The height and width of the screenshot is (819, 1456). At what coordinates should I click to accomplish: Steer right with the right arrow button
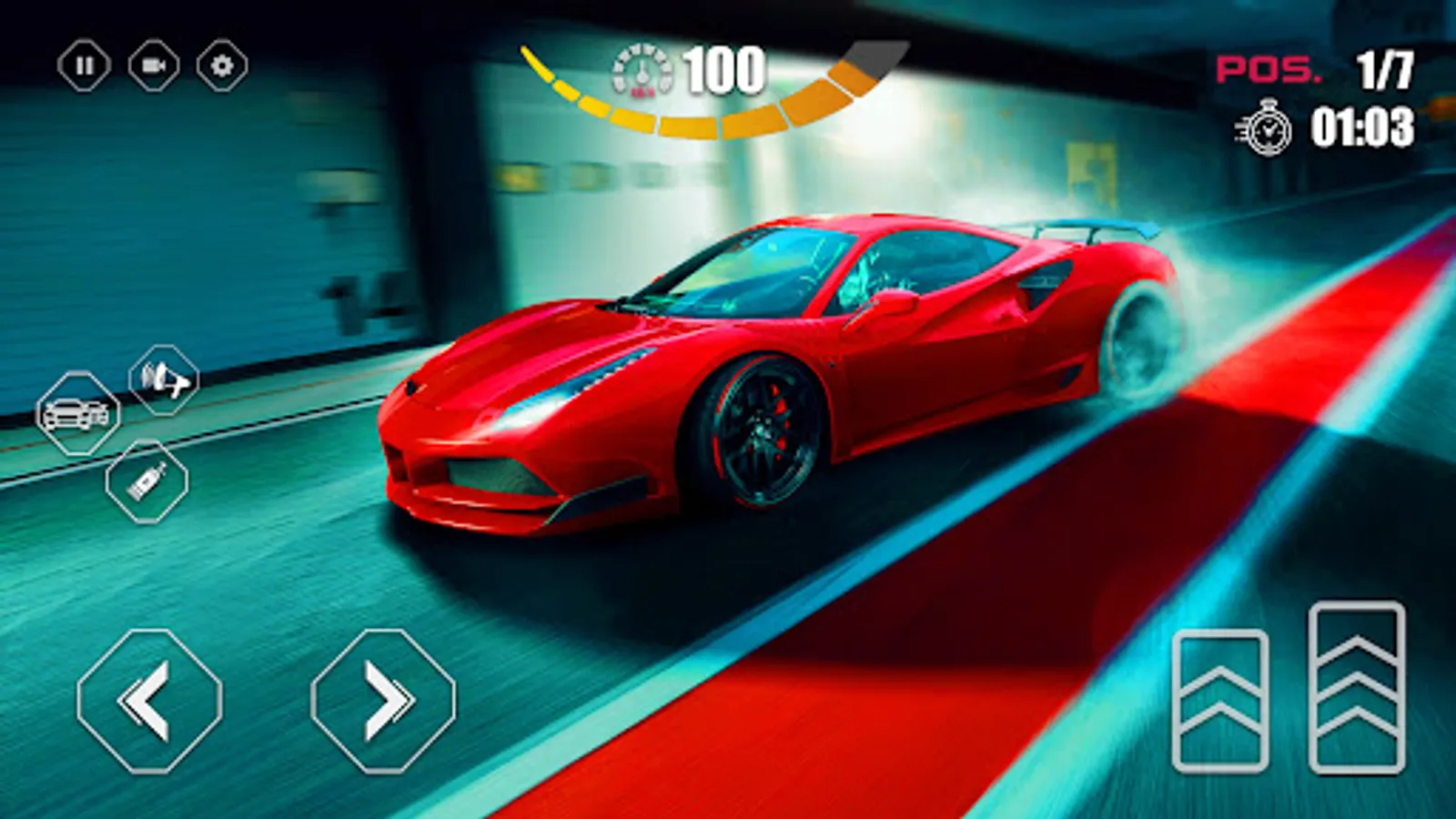(382, 701)
